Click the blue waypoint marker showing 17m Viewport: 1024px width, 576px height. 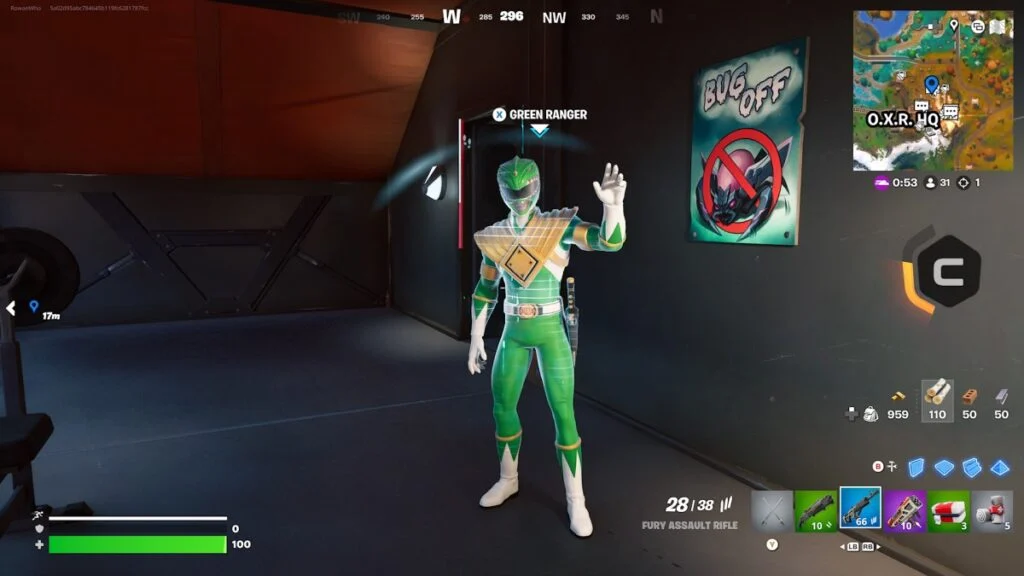[33, 306]
